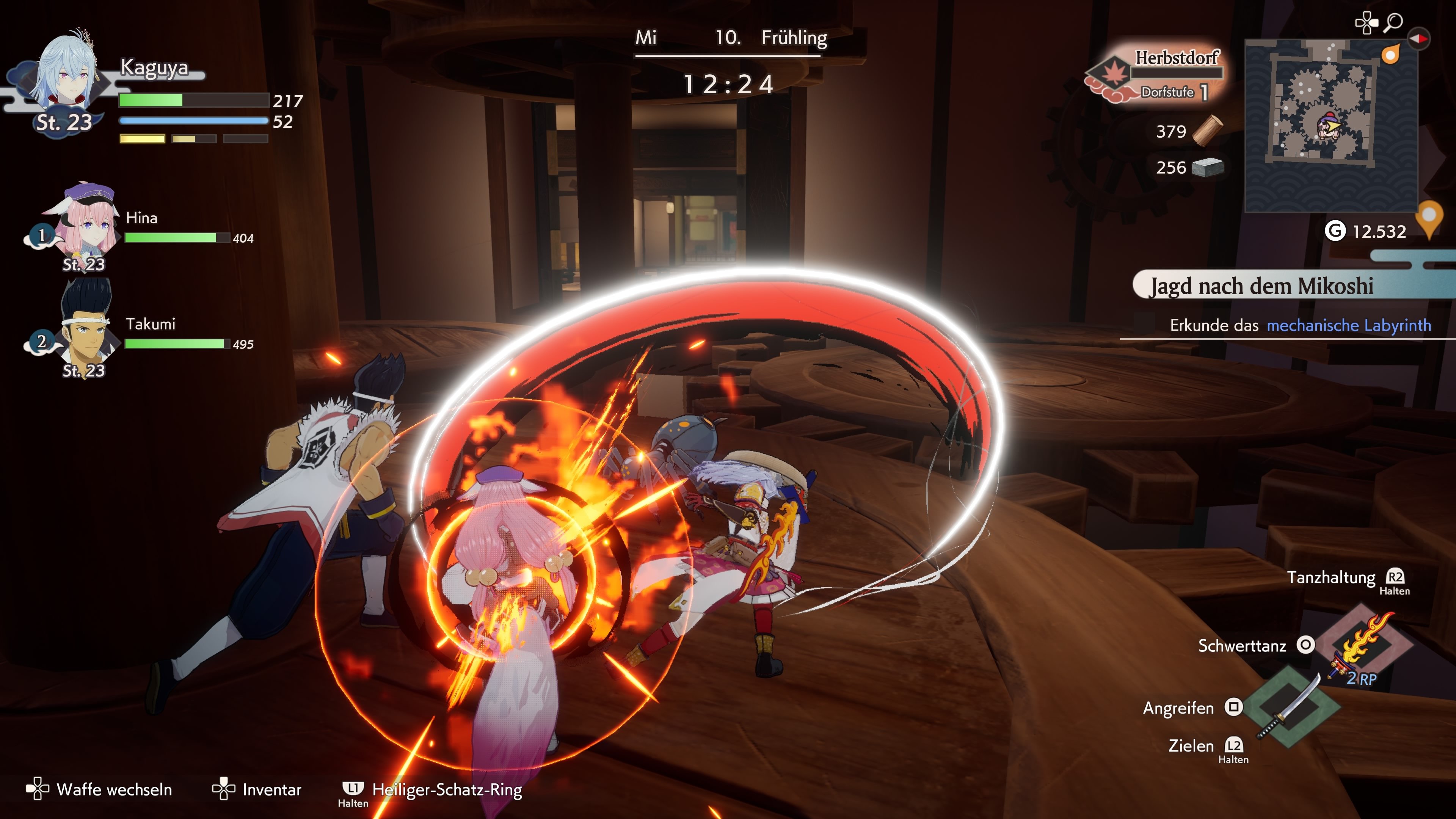Open the Jagd nach dem Mikoshi quest tracker

pyautogui.click(x=1261, y=286)
